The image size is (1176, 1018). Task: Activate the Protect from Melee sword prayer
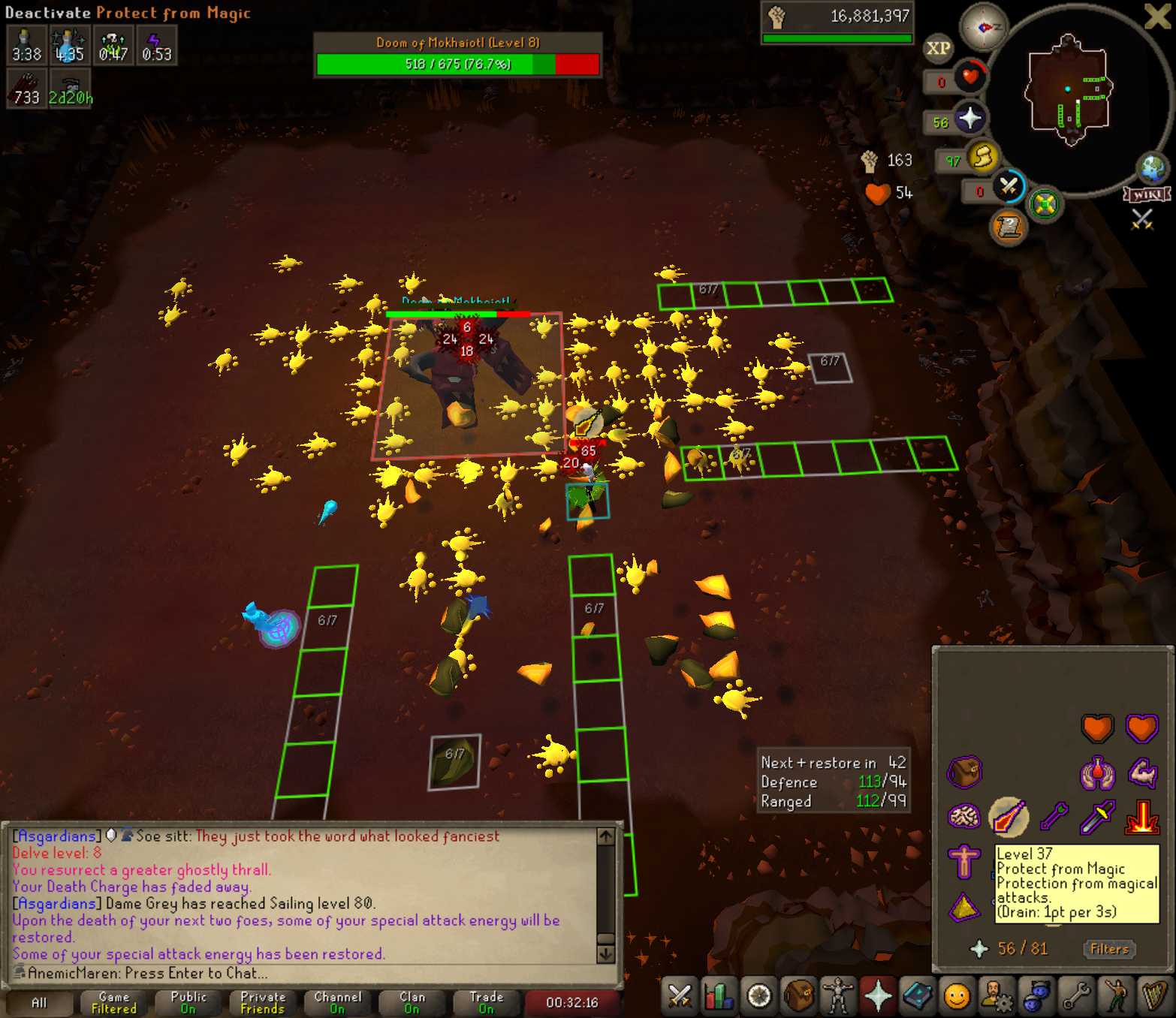click(x=1097, y=817)
